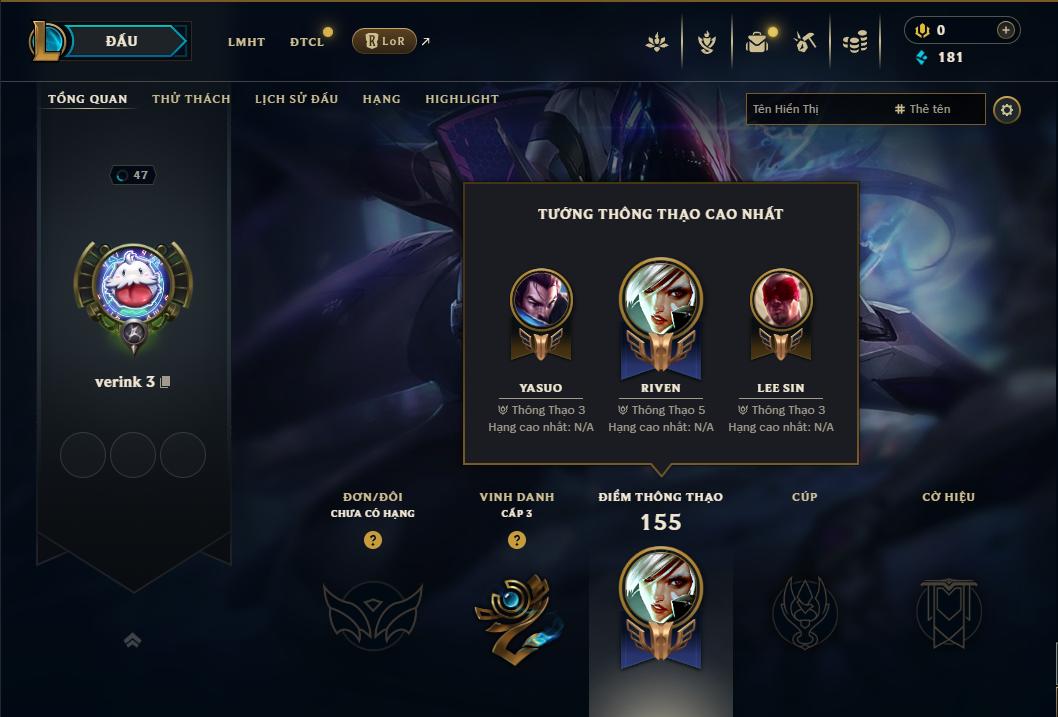
Task: Click the Tên Hiển Thị search field
Action: [x=815, y=109]
